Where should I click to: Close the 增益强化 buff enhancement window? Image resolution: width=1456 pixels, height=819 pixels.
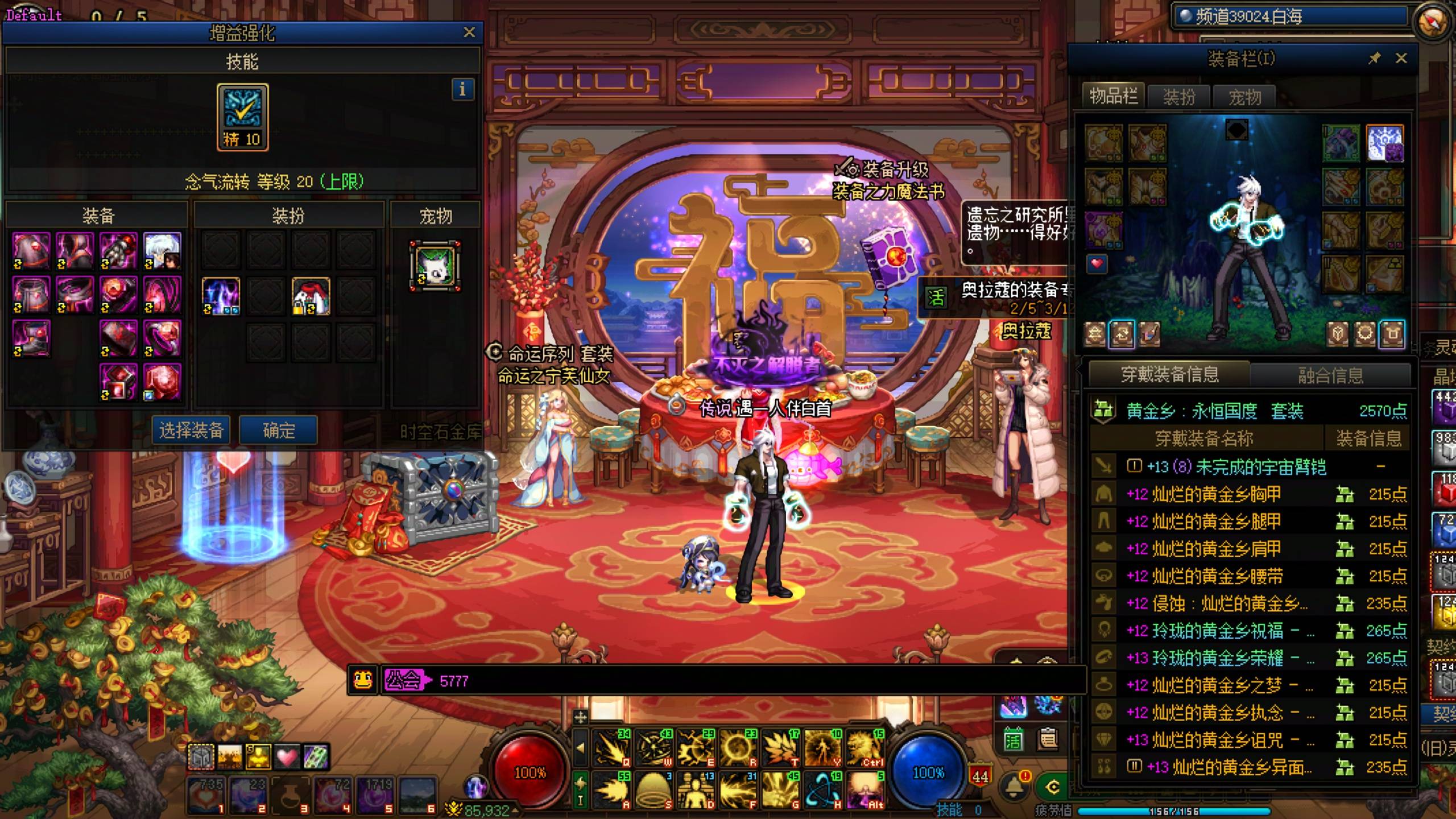click(x=469, y=32)
